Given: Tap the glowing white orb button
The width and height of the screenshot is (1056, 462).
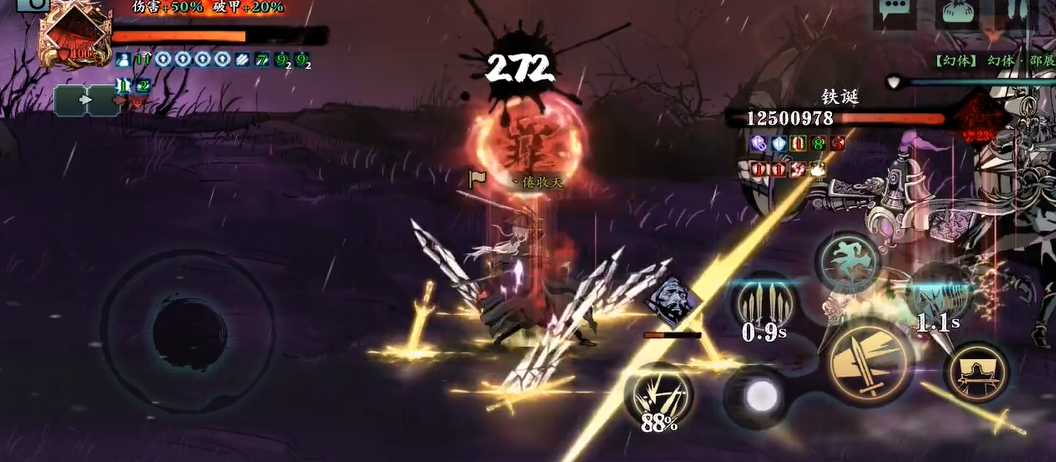Looking at the screenshot, I should [760, 395].
